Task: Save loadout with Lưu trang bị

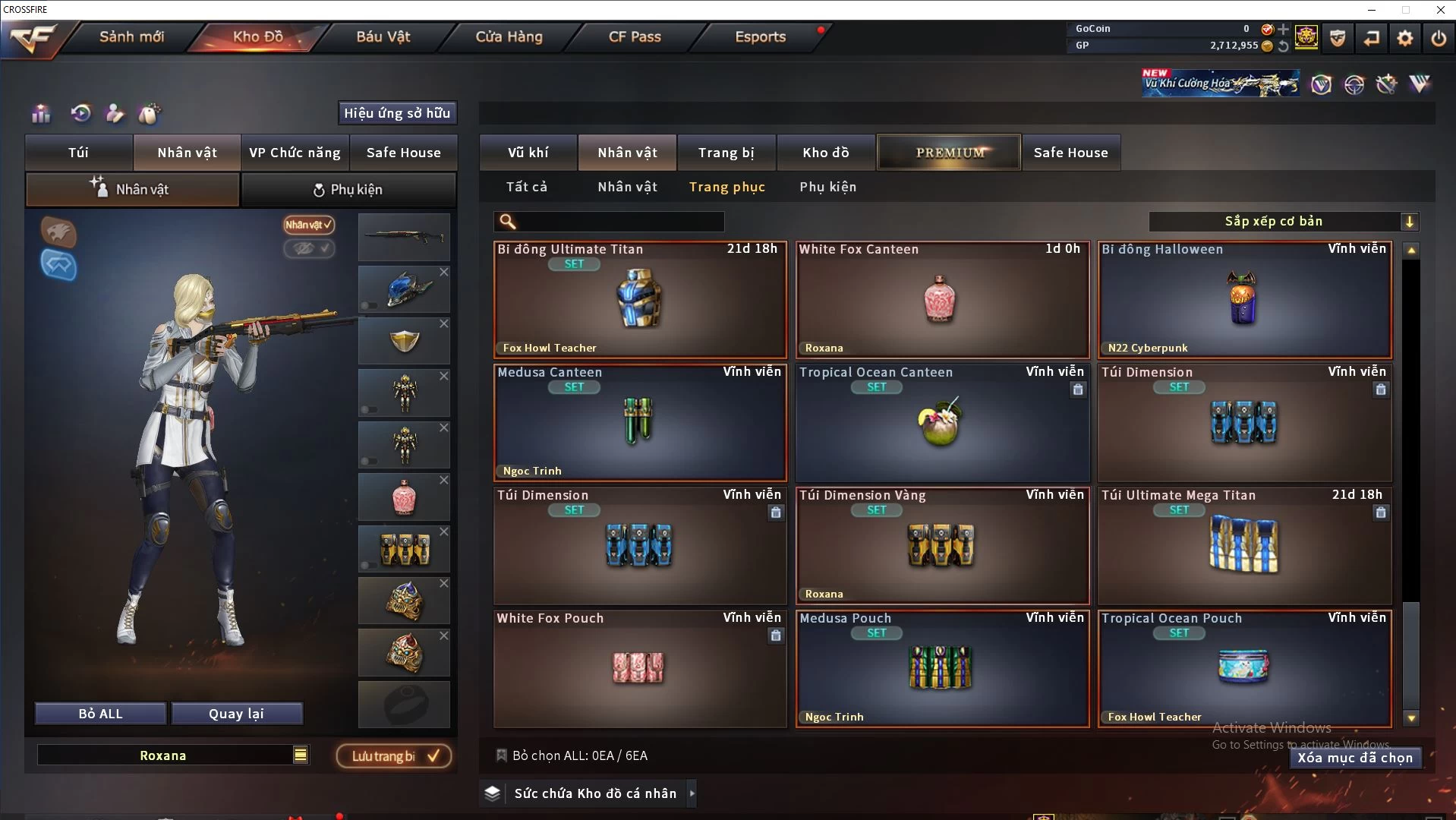Action: (394, 756)
